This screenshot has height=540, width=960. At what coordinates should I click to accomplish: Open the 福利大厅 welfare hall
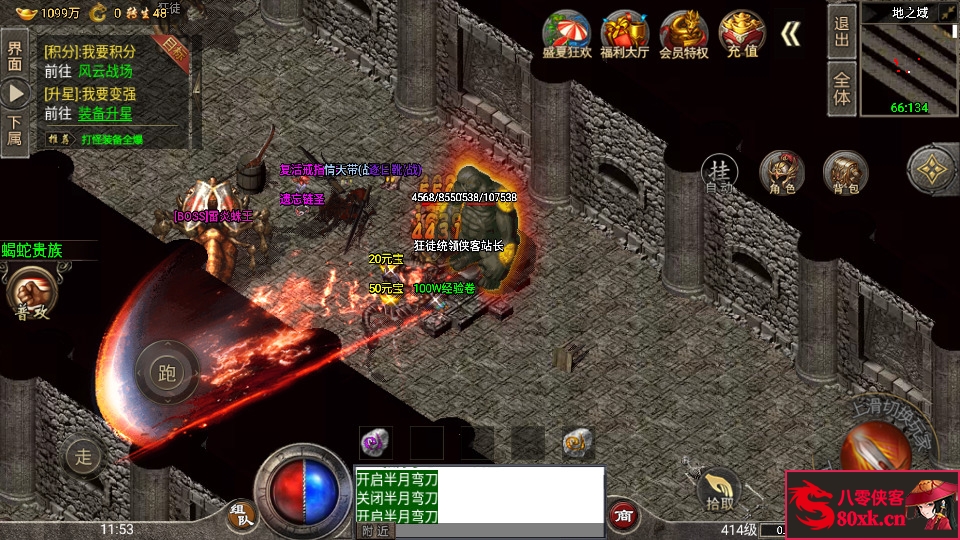click(x=626, y=33)
